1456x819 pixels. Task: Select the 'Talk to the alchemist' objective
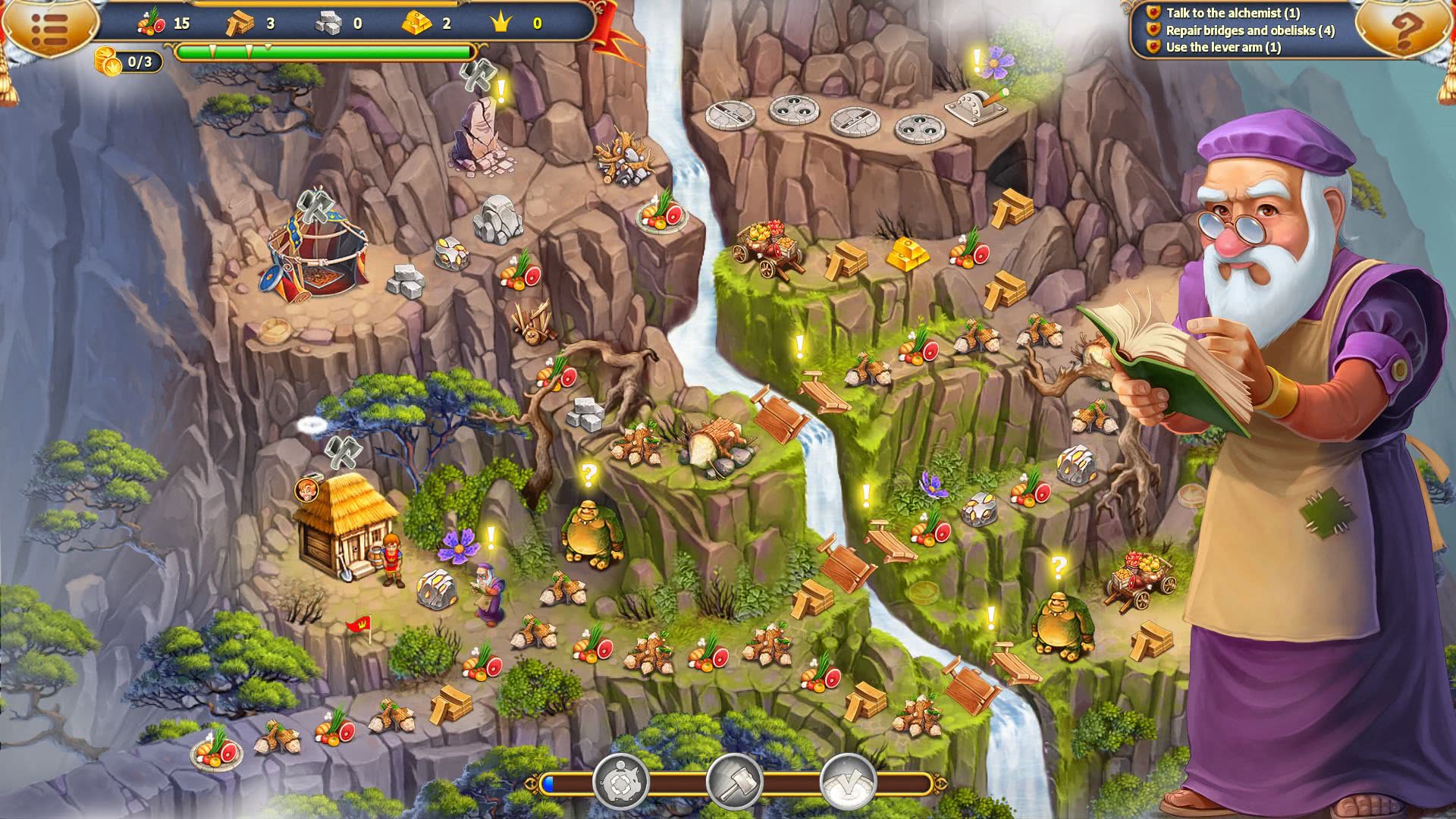[1232, 13]
